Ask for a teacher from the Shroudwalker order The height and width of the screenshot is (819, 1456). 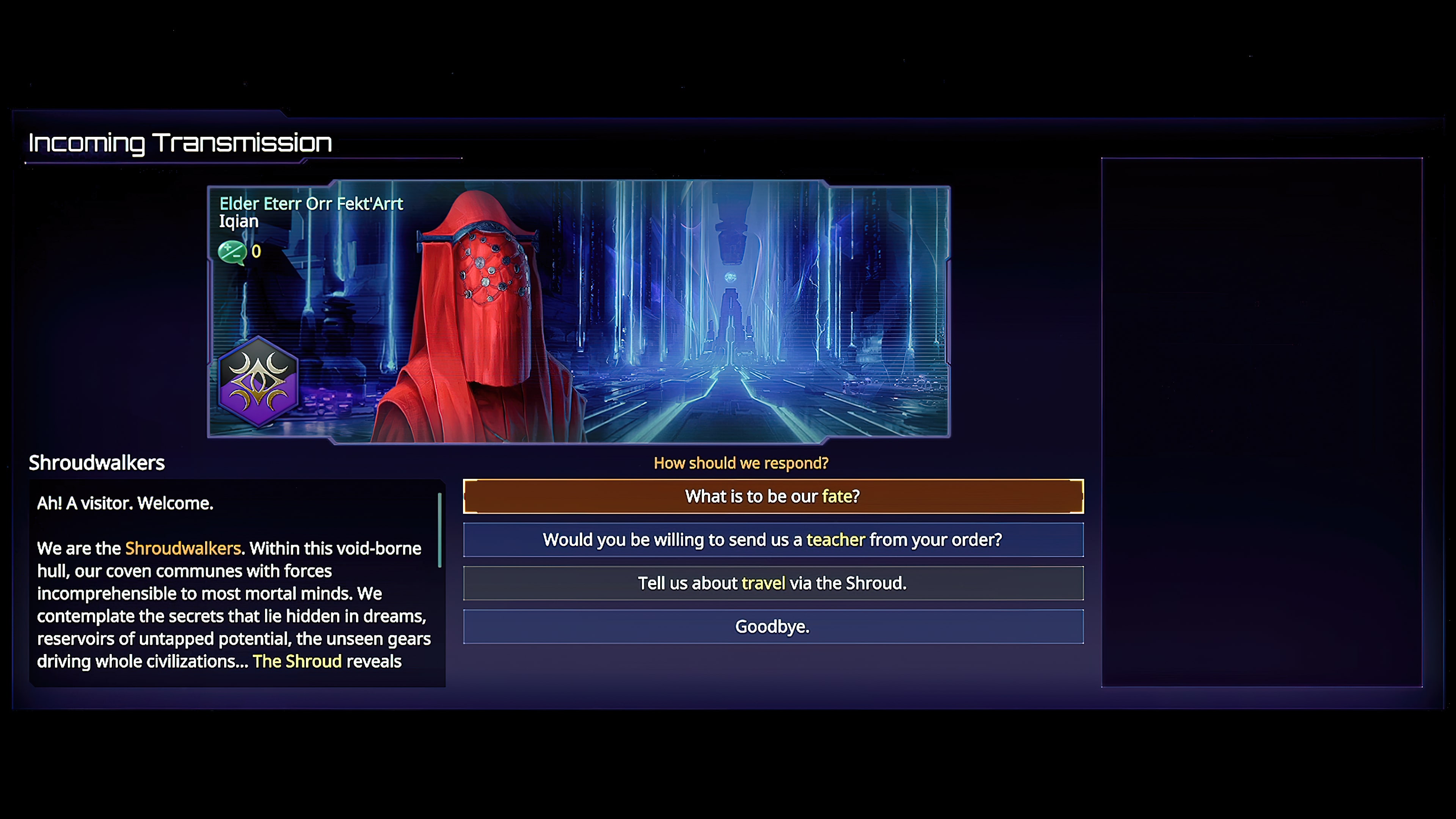(772, 540)
